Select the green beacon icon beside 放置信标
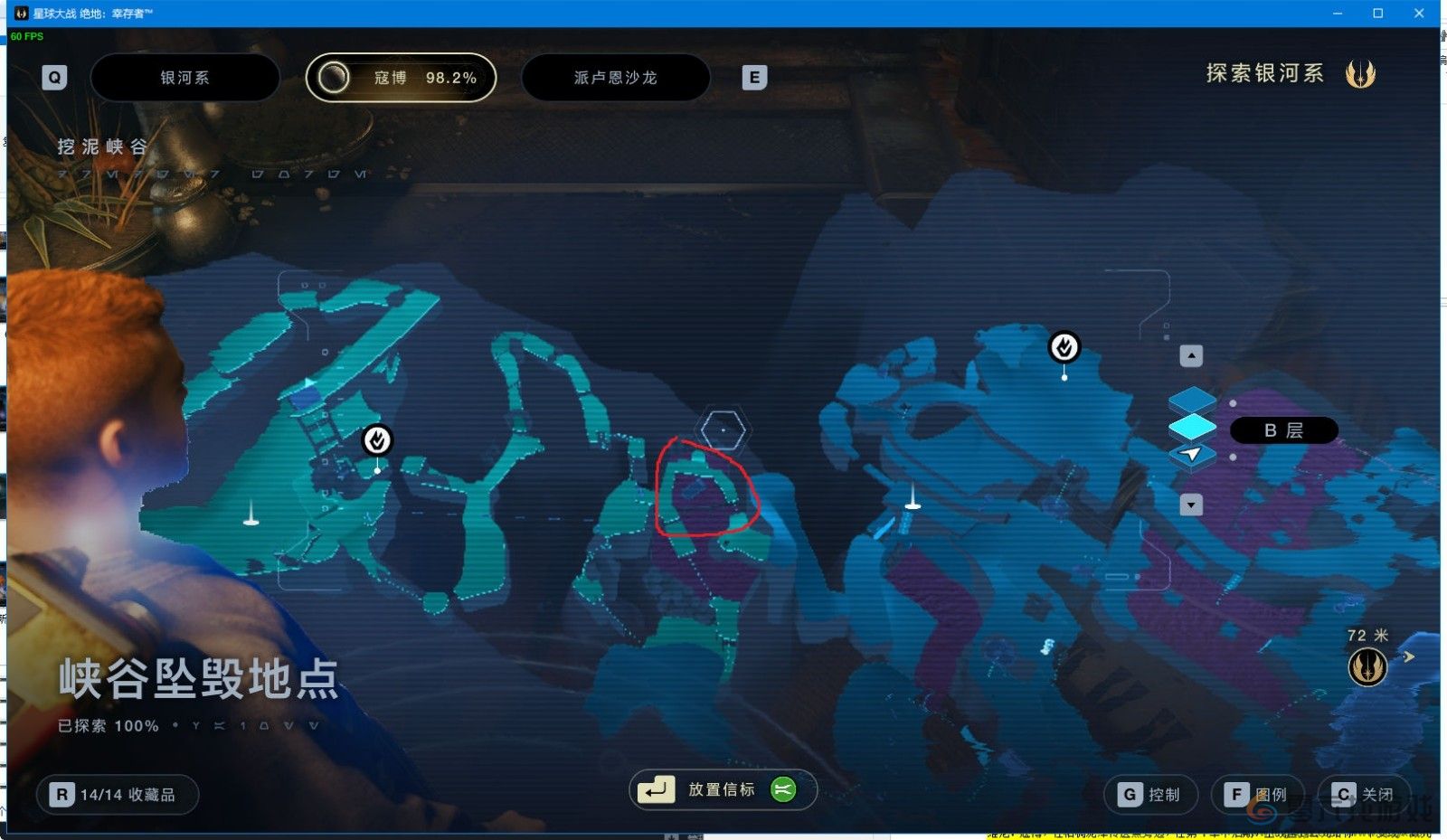1447x840 pixels. pyautogui.click(x=781, y=789)
